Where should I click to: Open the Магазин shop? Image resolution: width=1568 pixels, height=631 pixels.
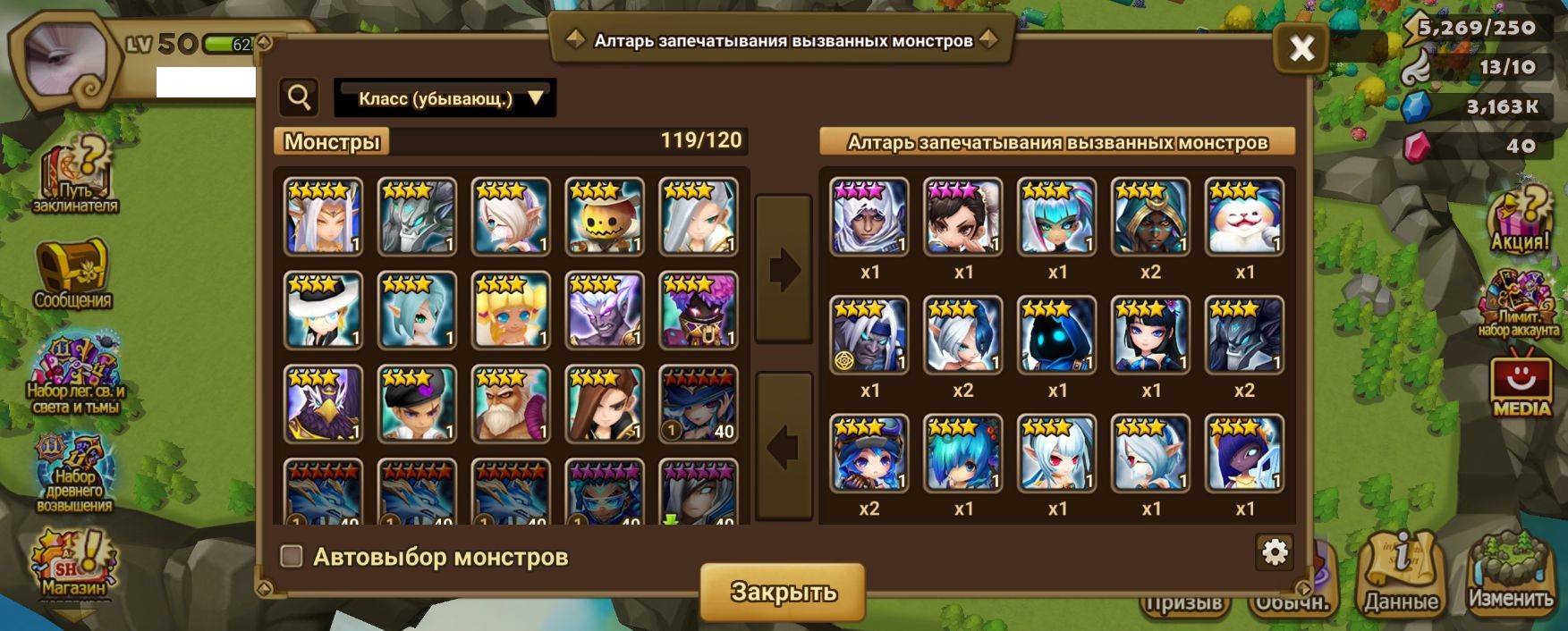73,565
